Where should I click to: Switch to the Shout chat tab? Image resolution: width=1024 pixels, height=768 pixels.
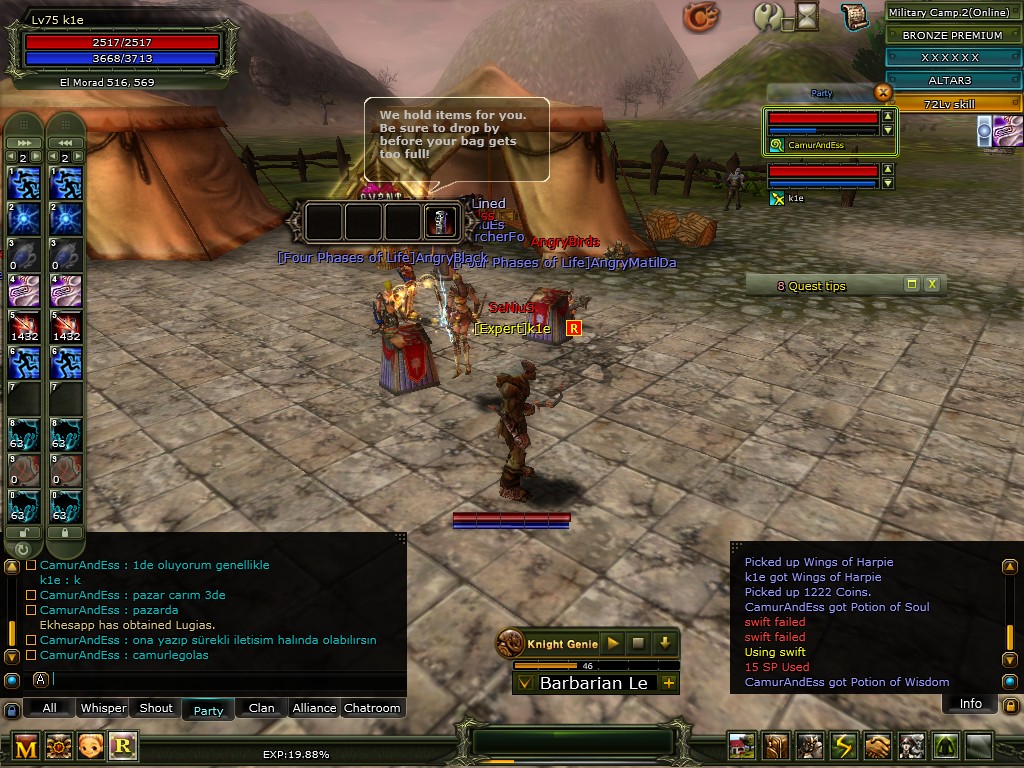(x=156, y=708)
